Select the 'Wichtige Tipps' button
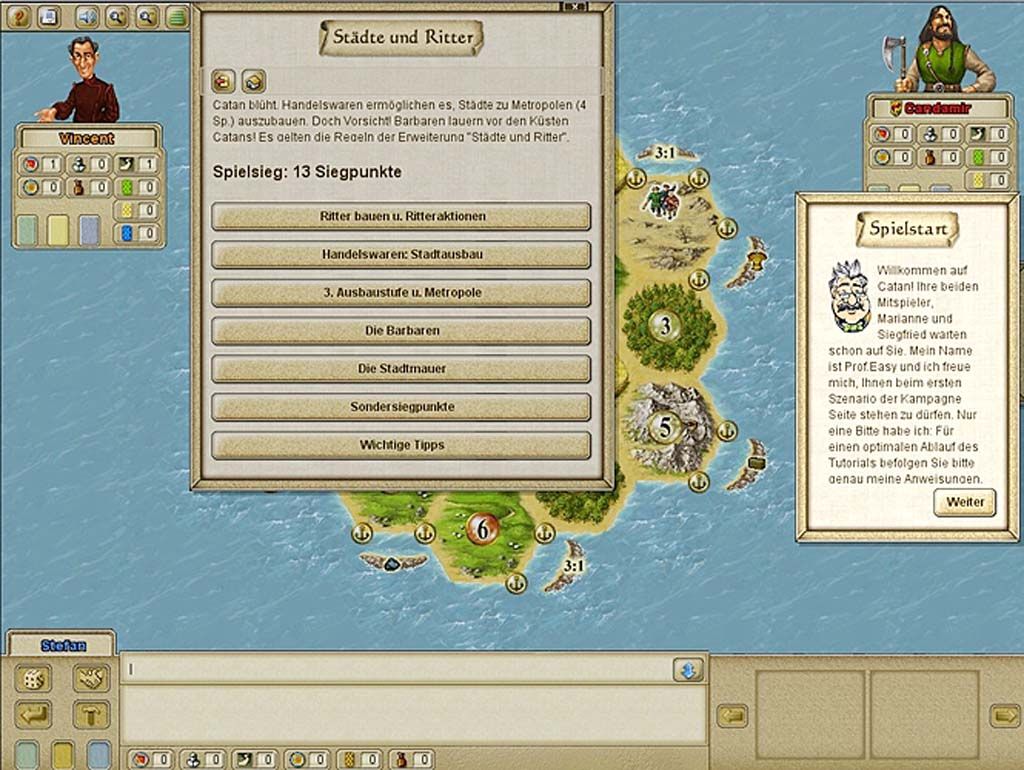The height and width of the screenshot is (770, 1024). (401, 445)
